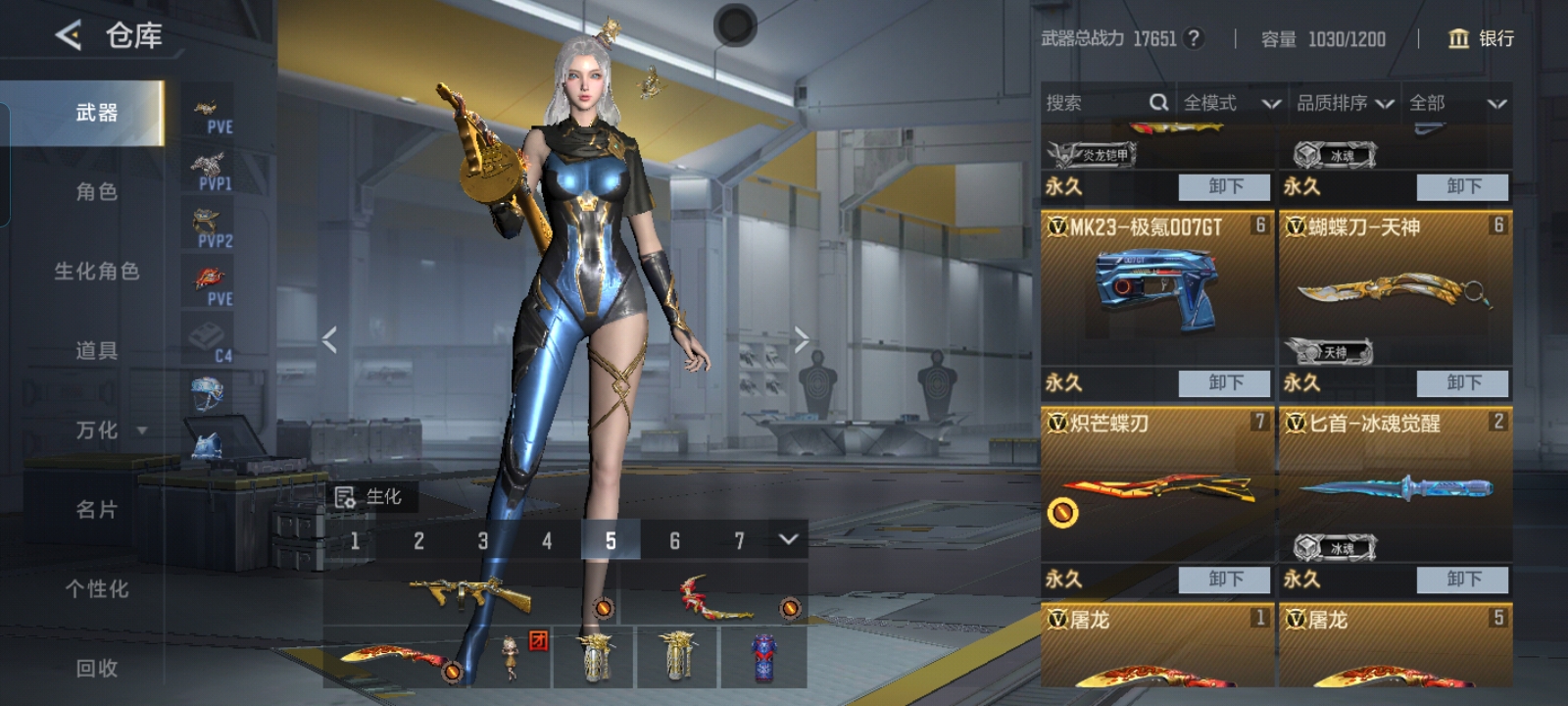This screenshot has width=1568, height=706.
Task: Open the 角色 tab
Action: (96, 191)
